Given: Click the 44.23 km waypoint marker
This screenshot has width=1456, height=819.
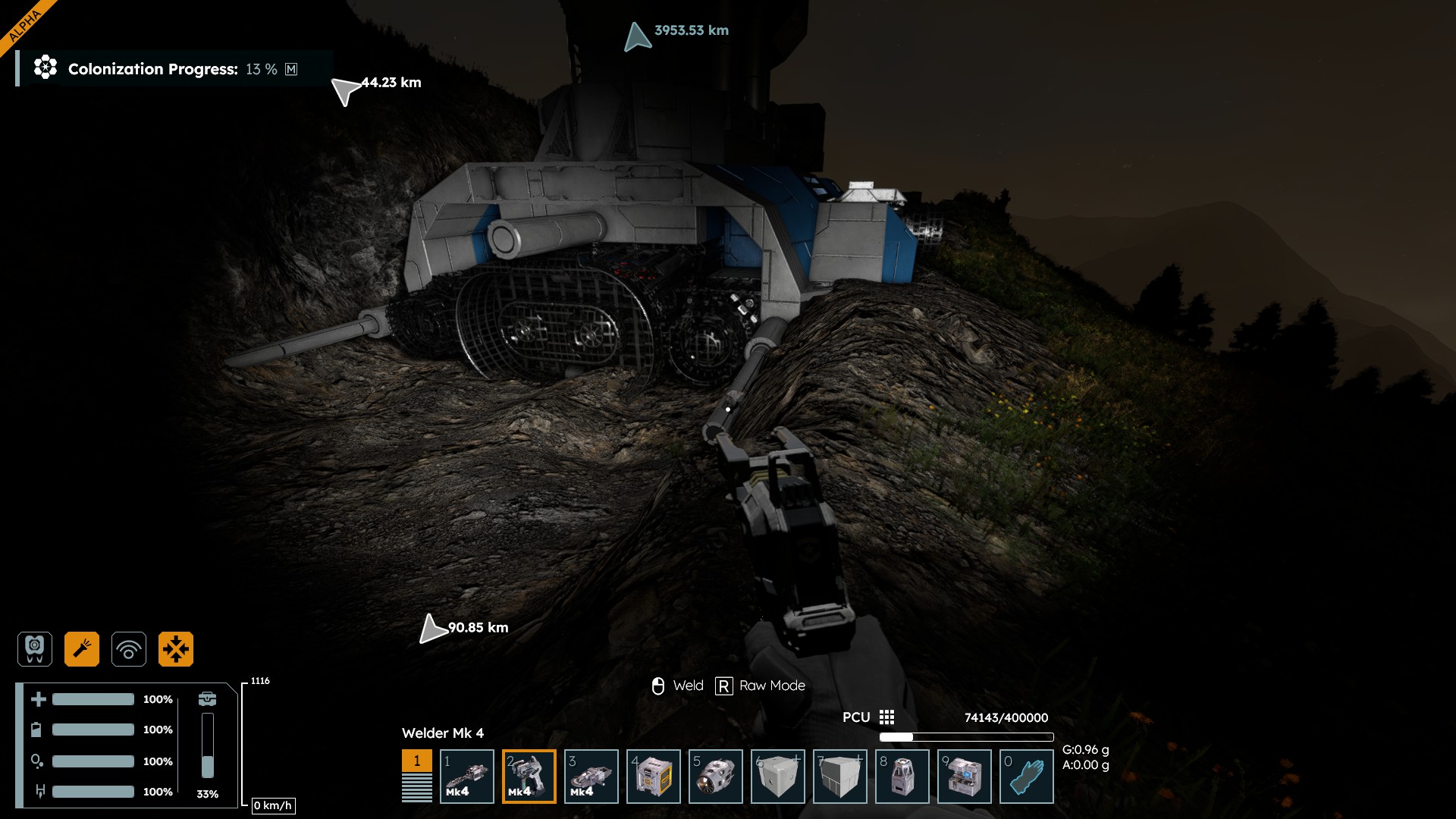Looking at the screenshot, I should [346, 90].
